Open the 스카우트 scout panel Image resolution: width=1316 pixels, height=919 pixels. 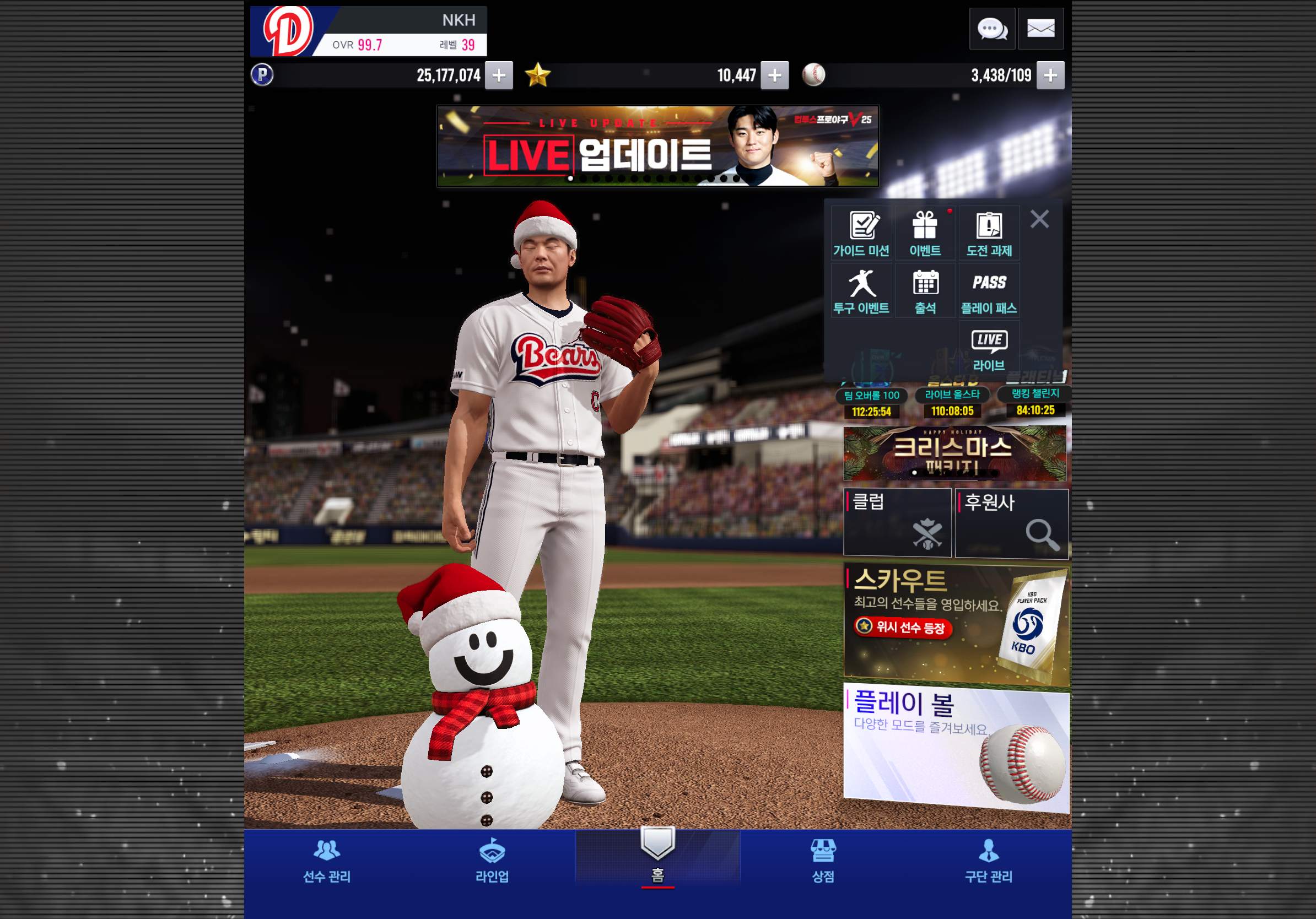pyautogui.click(x=956, y=624)
